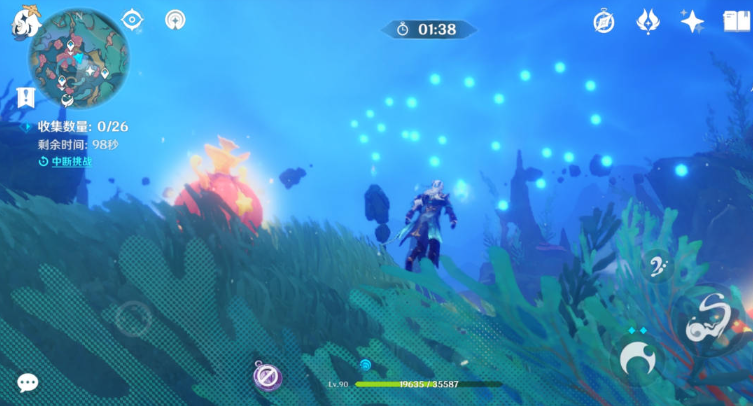Open the quest log exclamation icon
Screen dimensions: 753x406
tap(25, 97)
